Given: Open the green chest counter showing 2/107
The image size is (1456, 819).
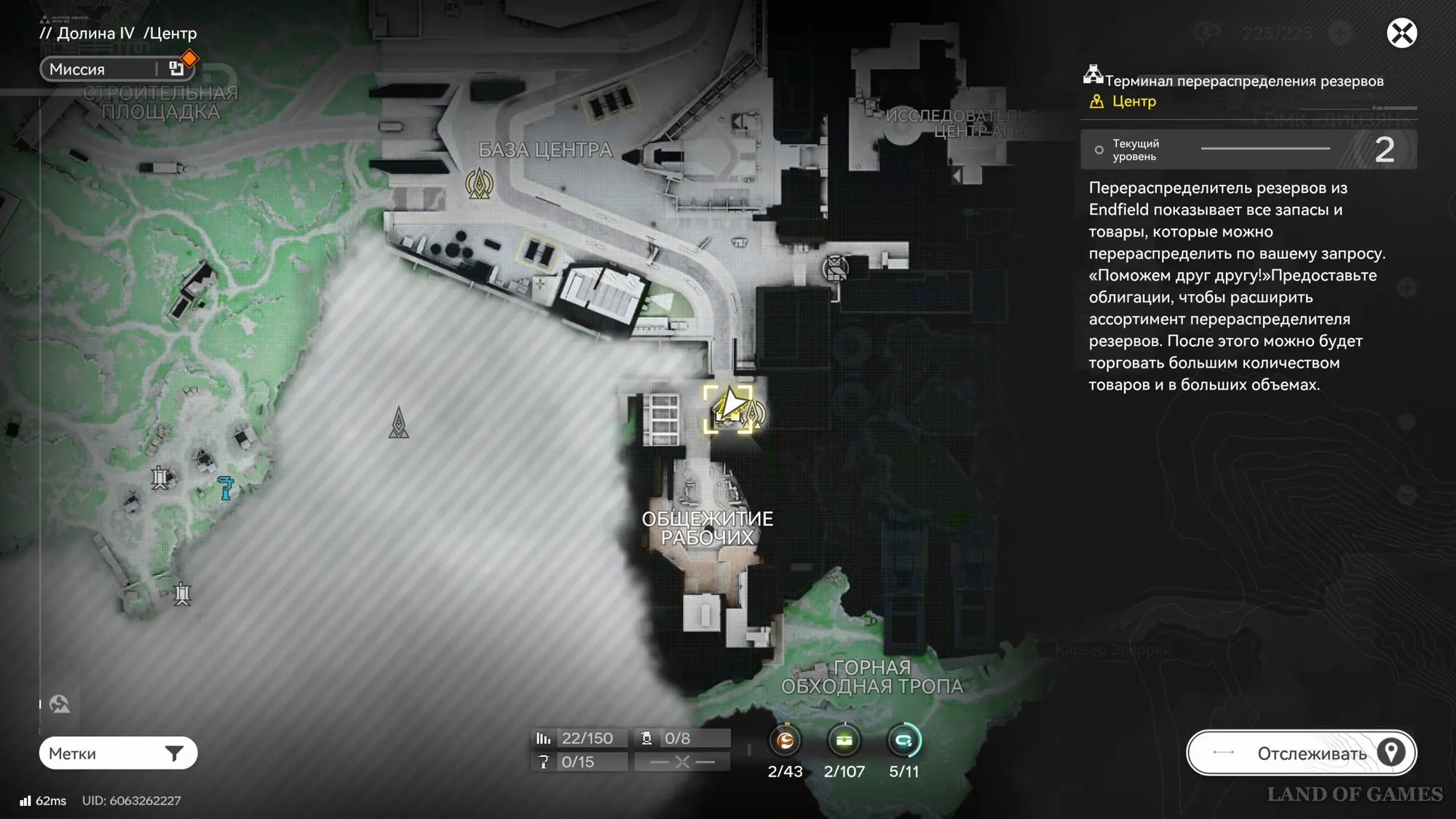Looking at the screenshot, I should (844, 741).
